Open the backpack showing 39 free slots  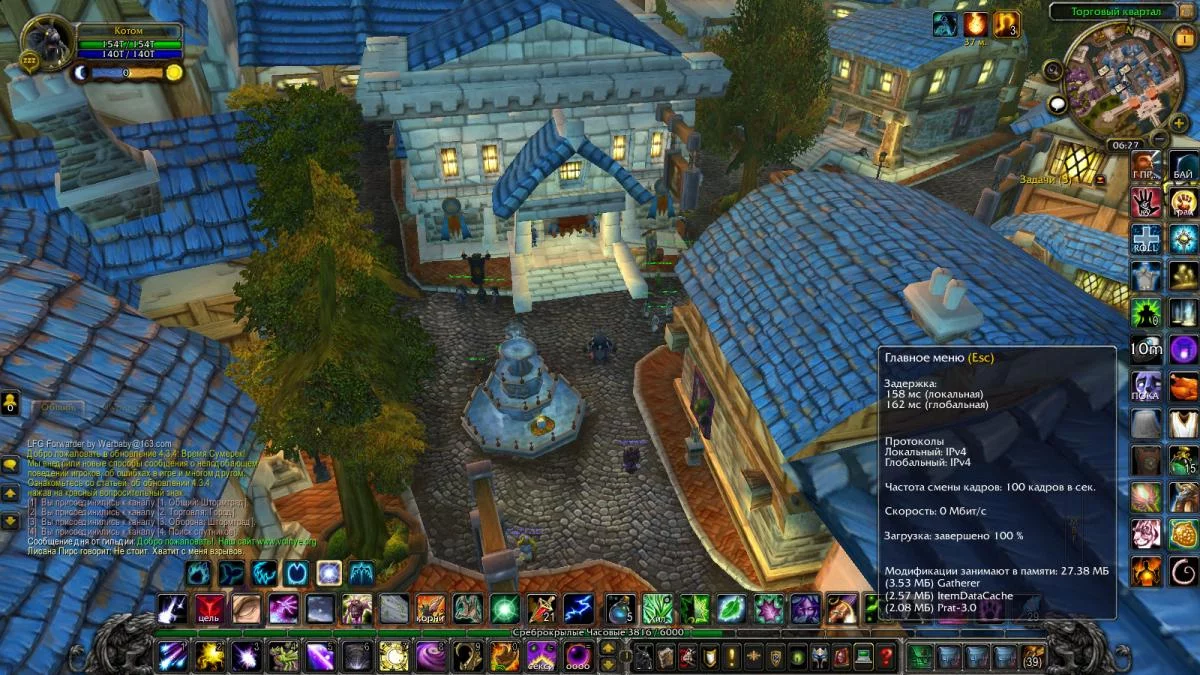point(1033,657)
